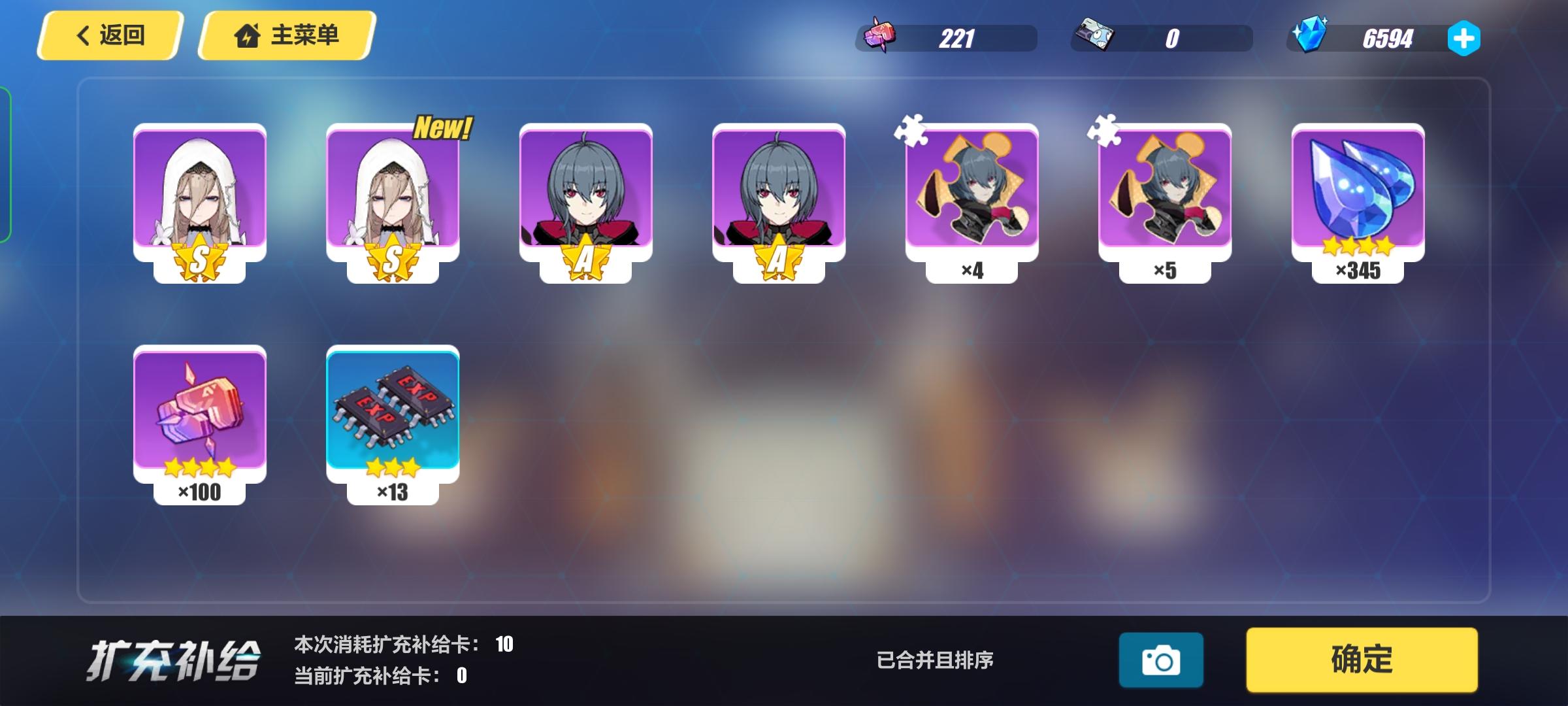Open the 主菜单 main menu
The height and width of the screenshot is (706, 1568).
(x=284, y=37)
